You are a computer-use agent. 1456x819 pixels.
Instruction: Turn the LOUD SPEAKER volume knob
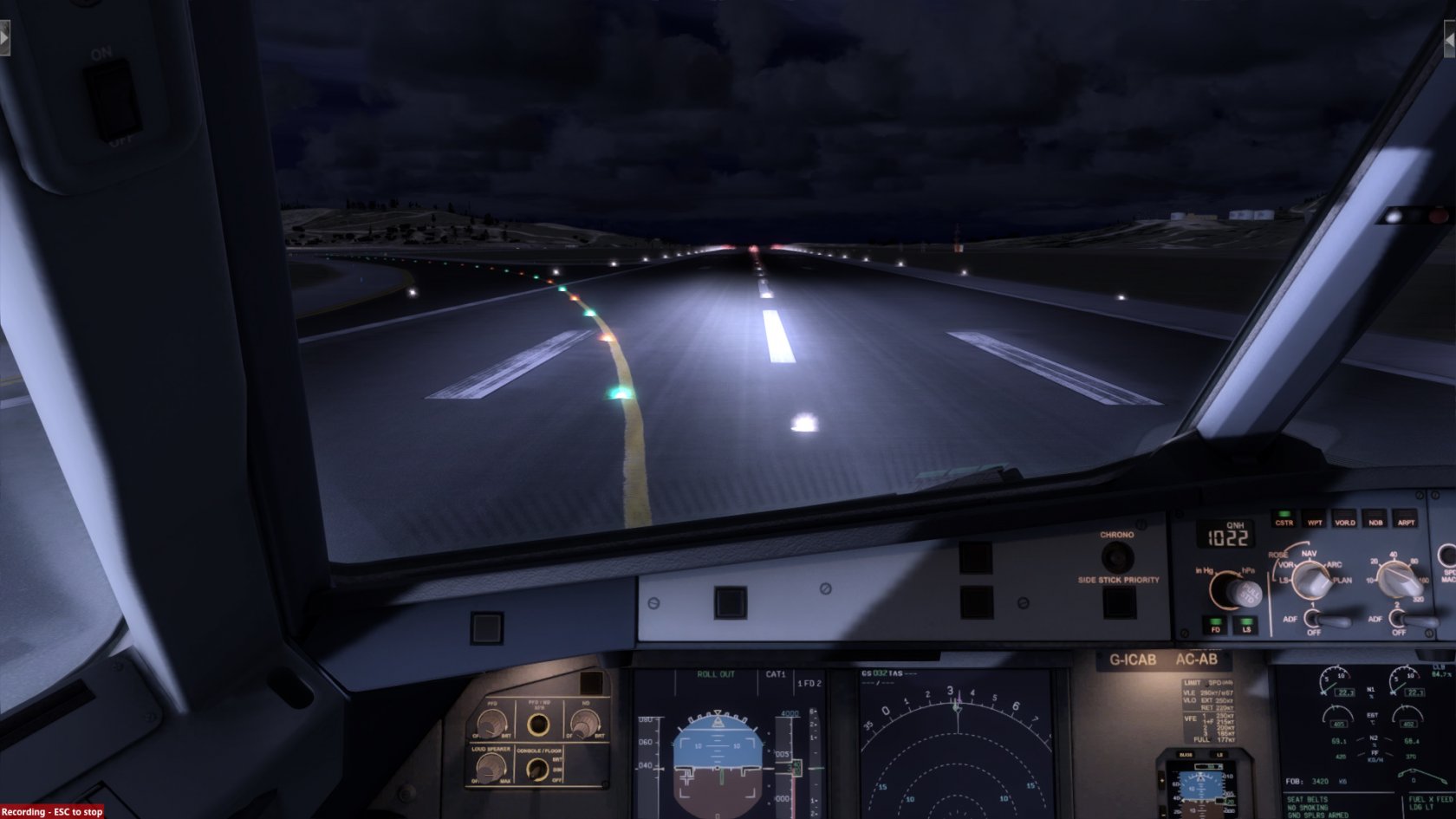coord(492,767)
